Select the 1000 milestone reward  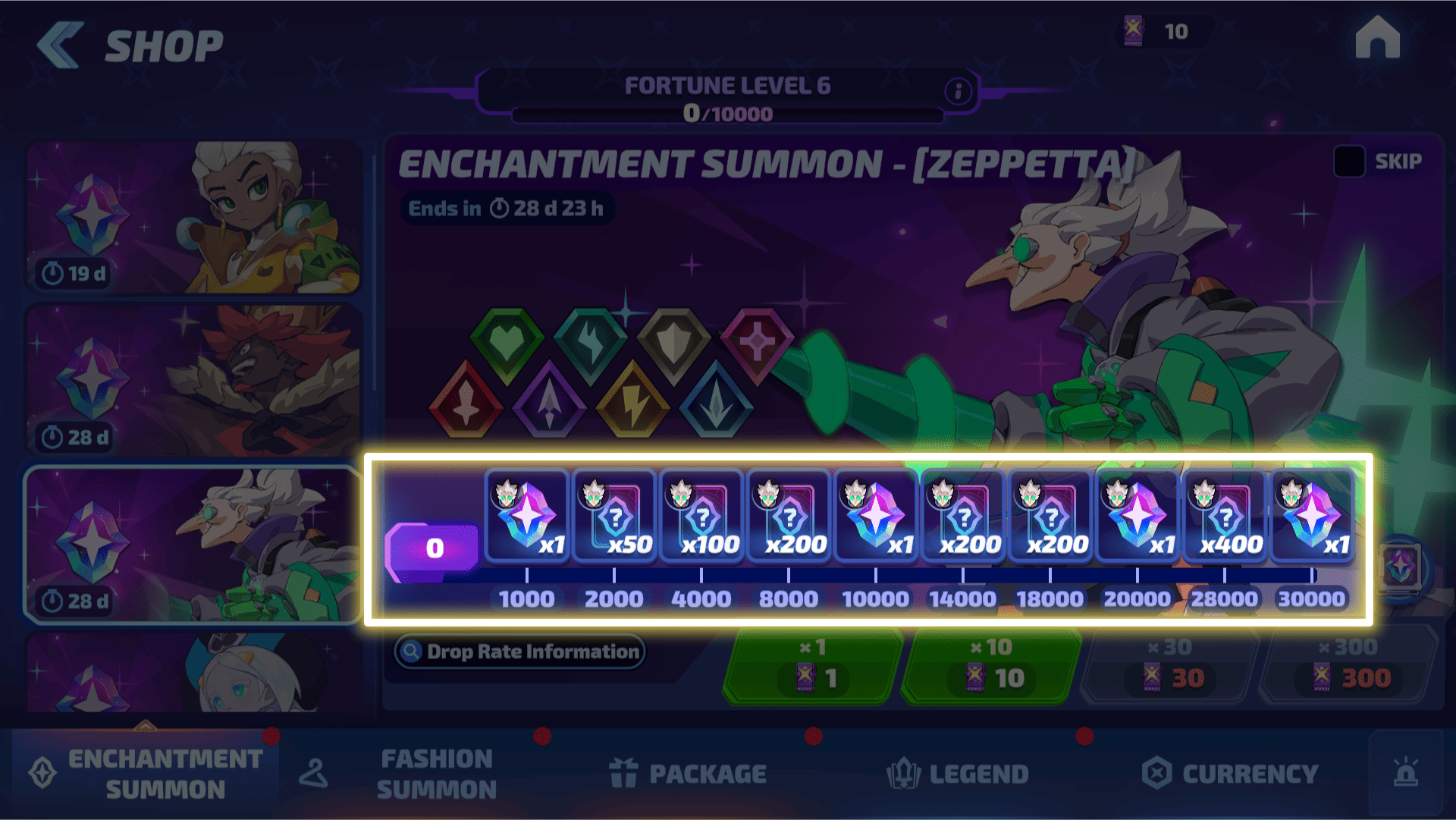(x=527, y=517)
